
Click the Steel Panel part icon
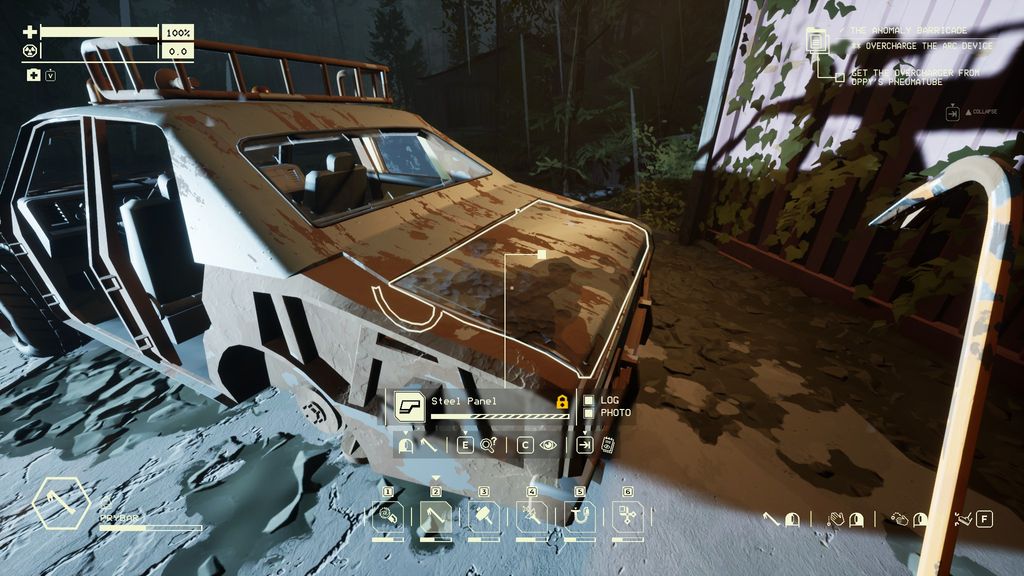pos(408,405)
